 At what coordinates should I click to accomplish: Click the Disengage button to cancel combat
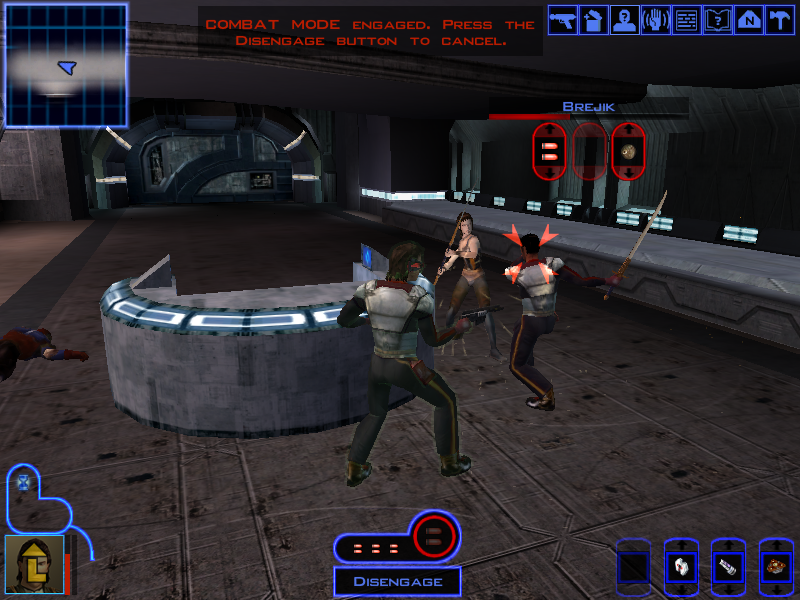coord(397,581)
